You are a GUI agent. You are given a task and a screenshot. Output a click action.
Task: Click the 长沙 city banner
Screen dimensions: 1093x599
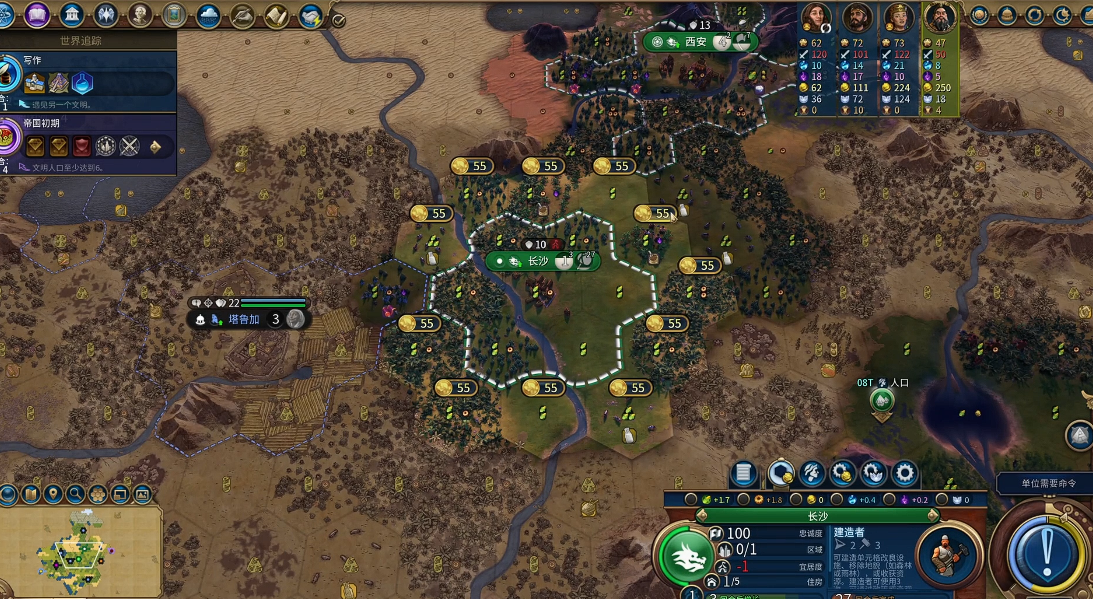tap(540, 261)
